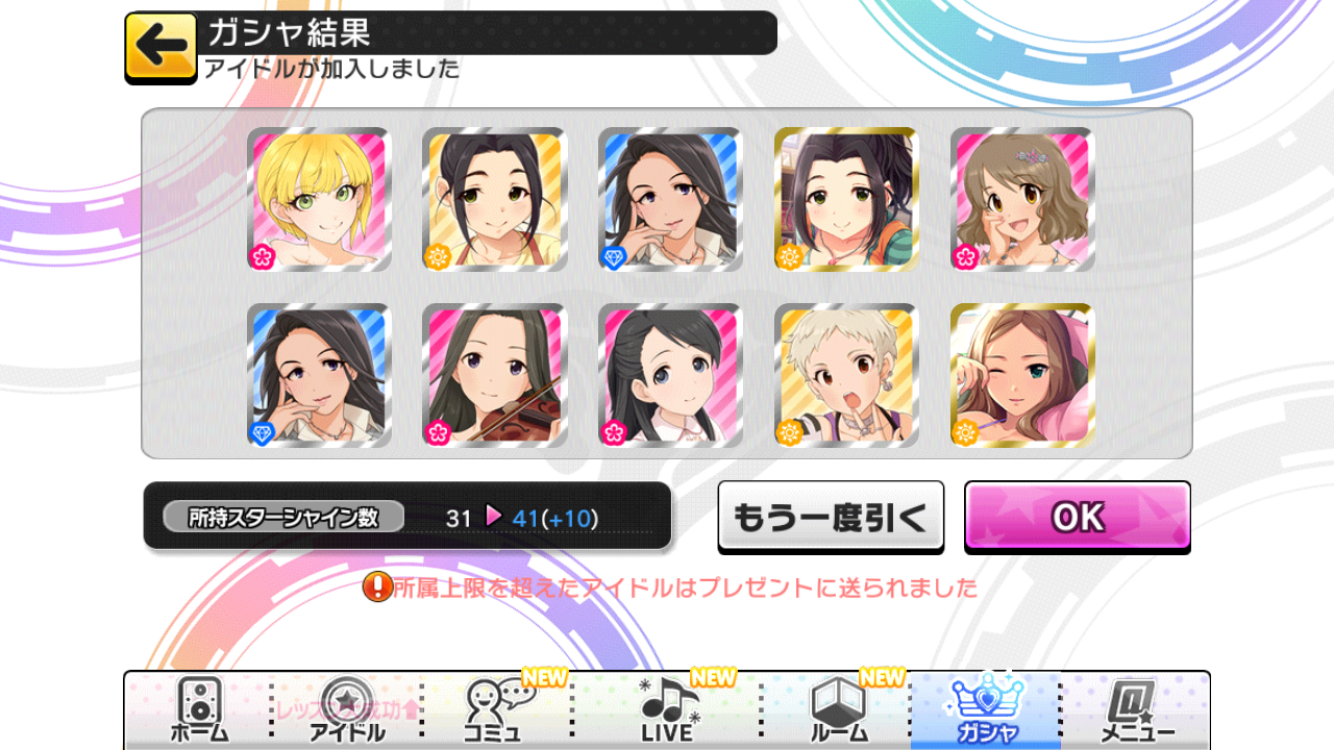
Task: Confirm results with the pink OK button
Action: pos(1077,516)
